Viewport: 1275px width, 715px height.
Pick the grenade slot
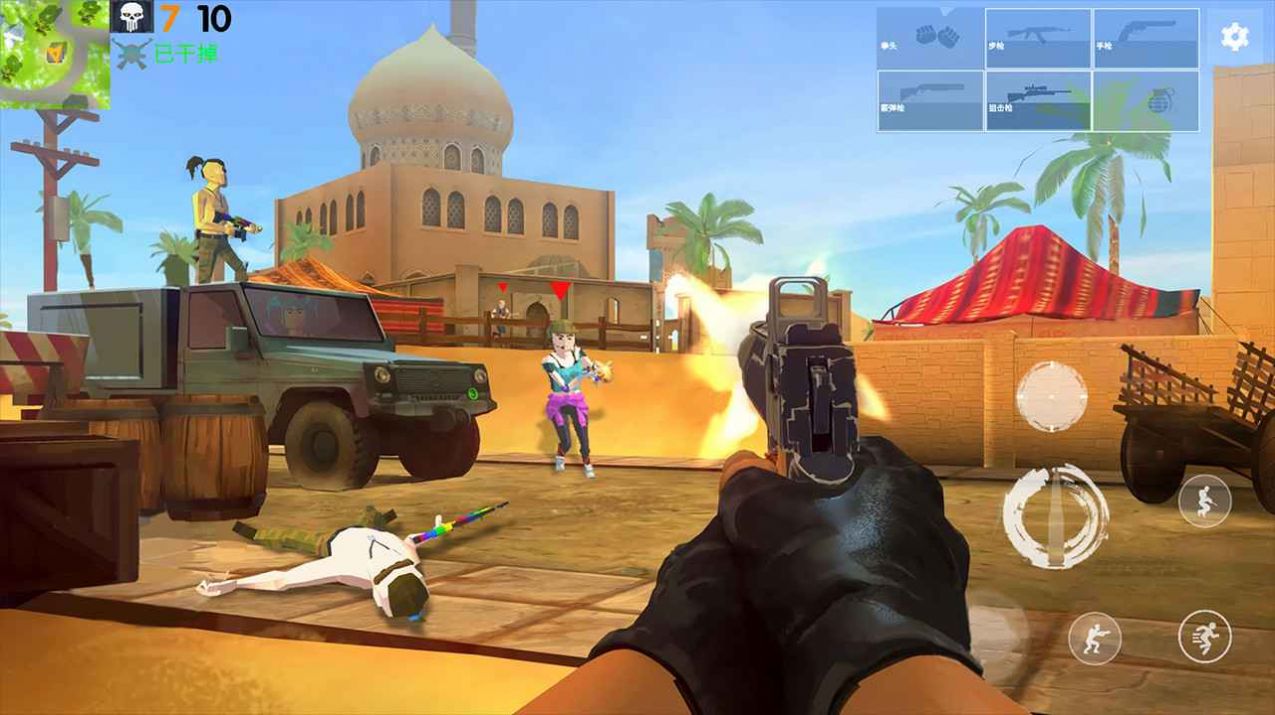pyautogui.click(x=1146, y=100)
